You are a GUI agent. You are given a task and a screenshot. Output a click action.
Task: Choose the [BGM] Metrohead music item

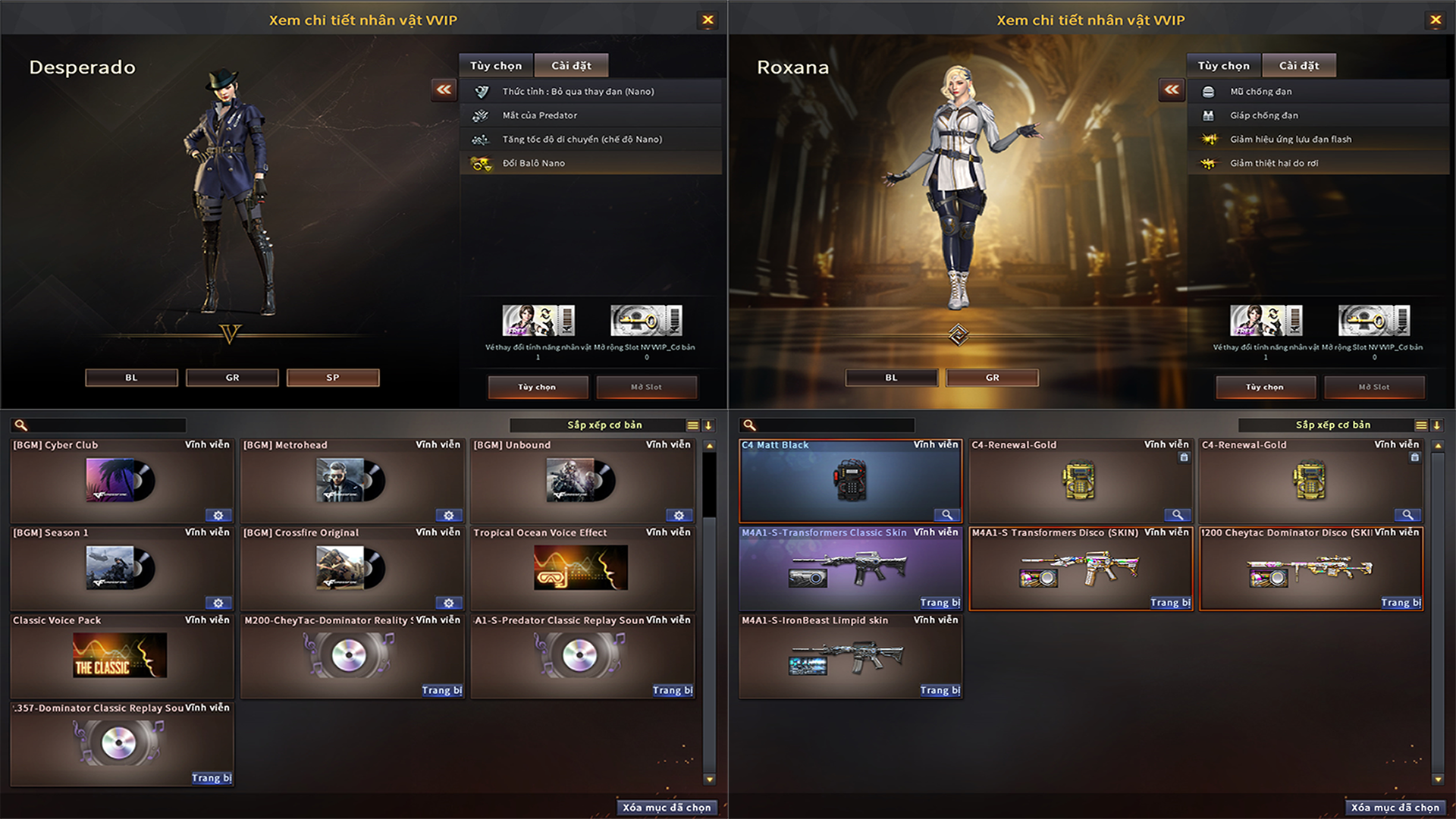click(x=352, y=482)
